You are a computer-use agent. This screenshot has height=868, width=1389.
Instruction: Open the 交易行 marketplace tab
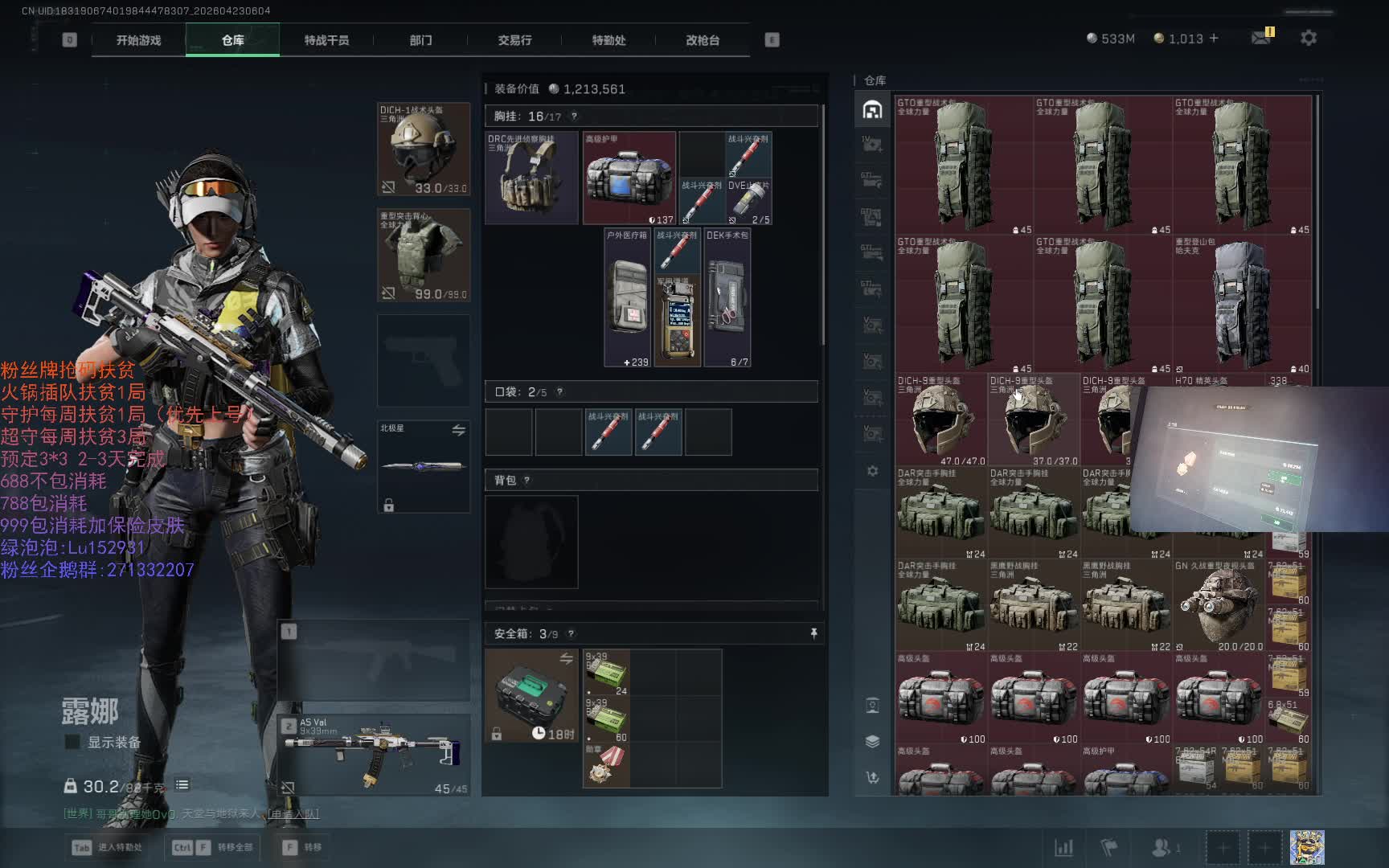point(514,40)
